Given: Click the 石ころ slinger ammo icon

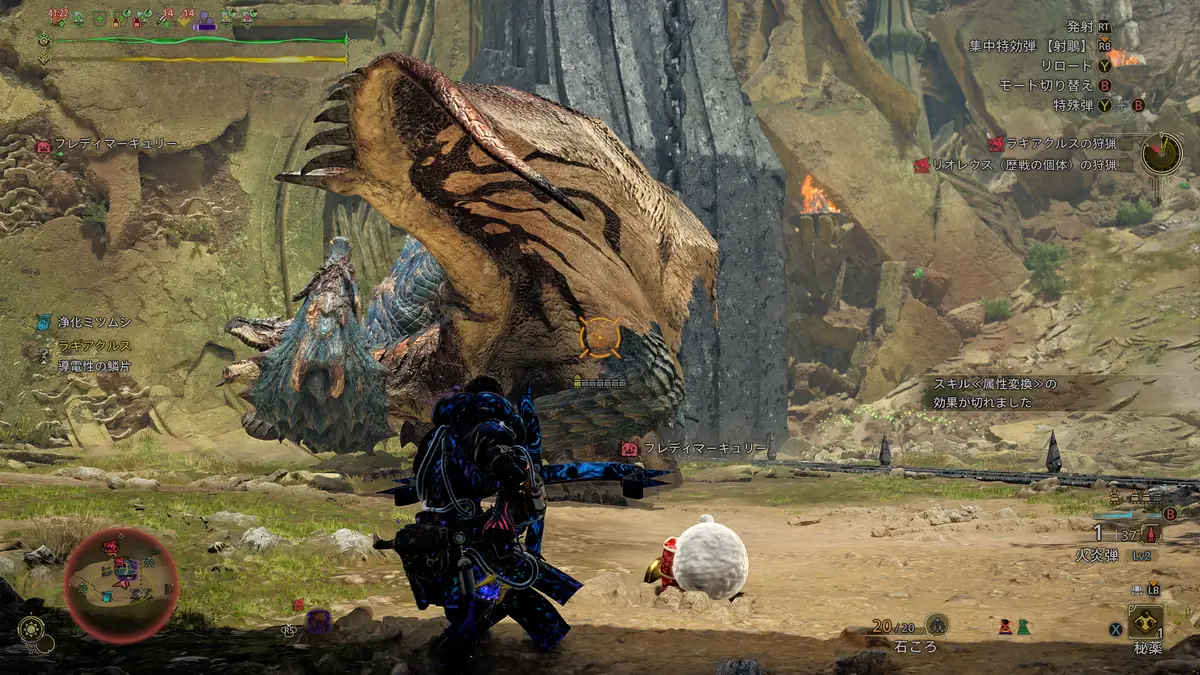Looking at the screenshot, I should click(x=936, y=625).
